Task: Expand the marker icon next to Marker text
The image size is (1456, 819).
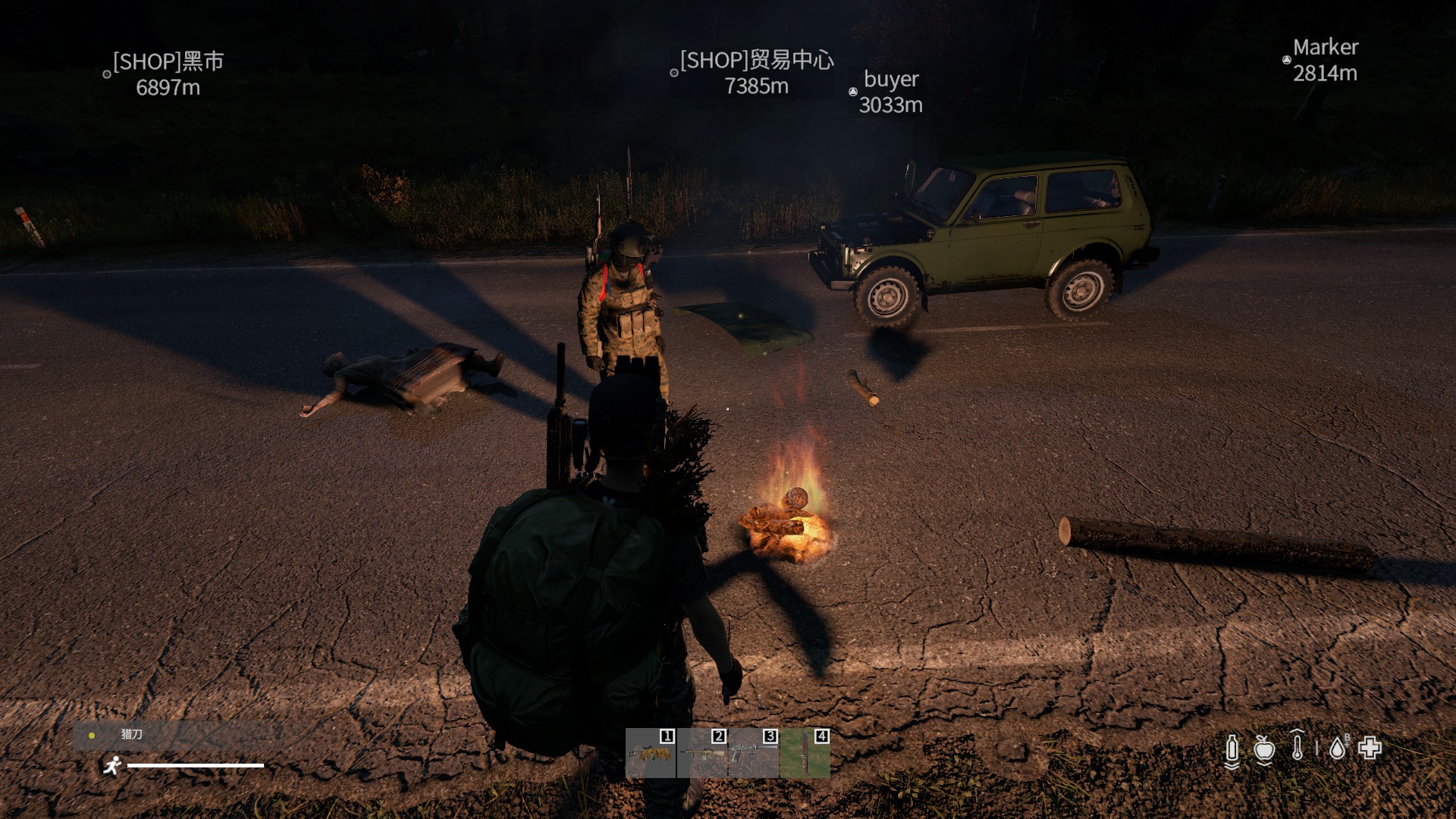Action: (x=1287, y=58)
